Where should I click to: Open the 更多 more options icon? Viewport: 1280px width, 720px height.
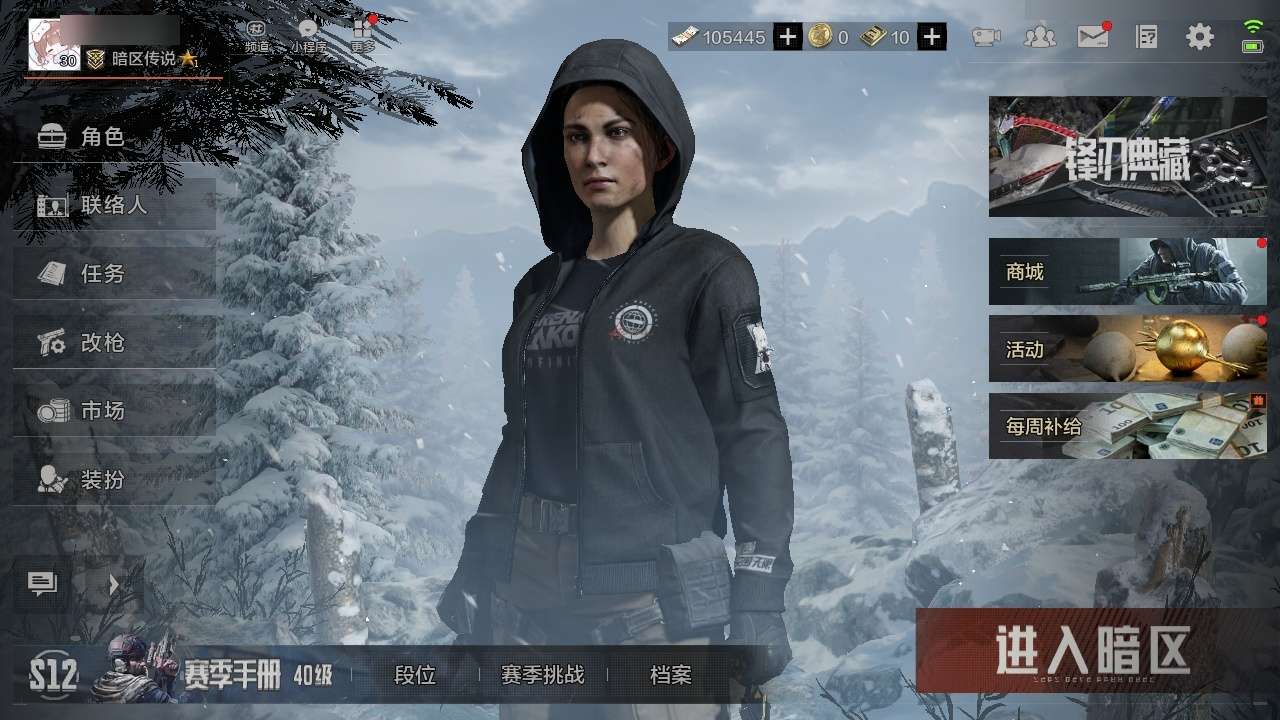tap(362, 35)
